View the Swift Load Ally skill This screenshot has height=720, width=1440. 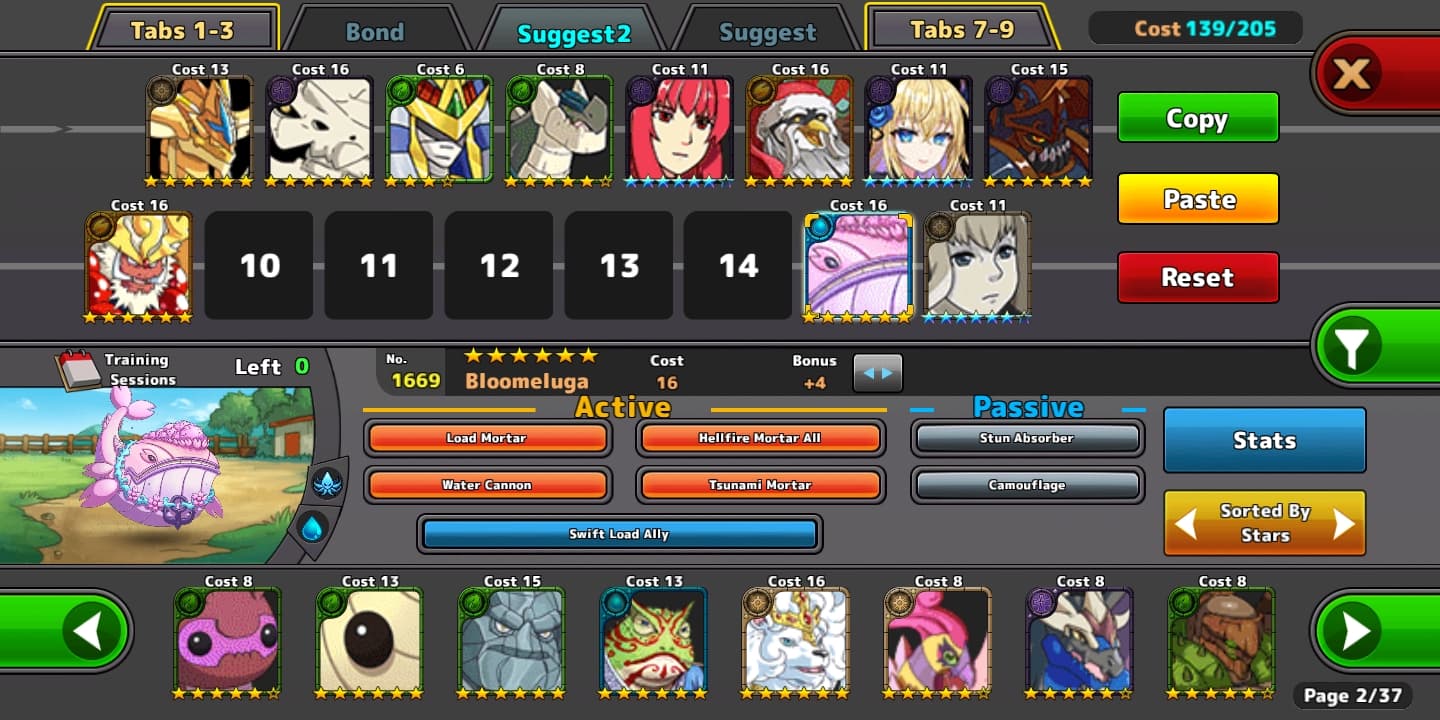pyautogui.click(x=619, y=534)
